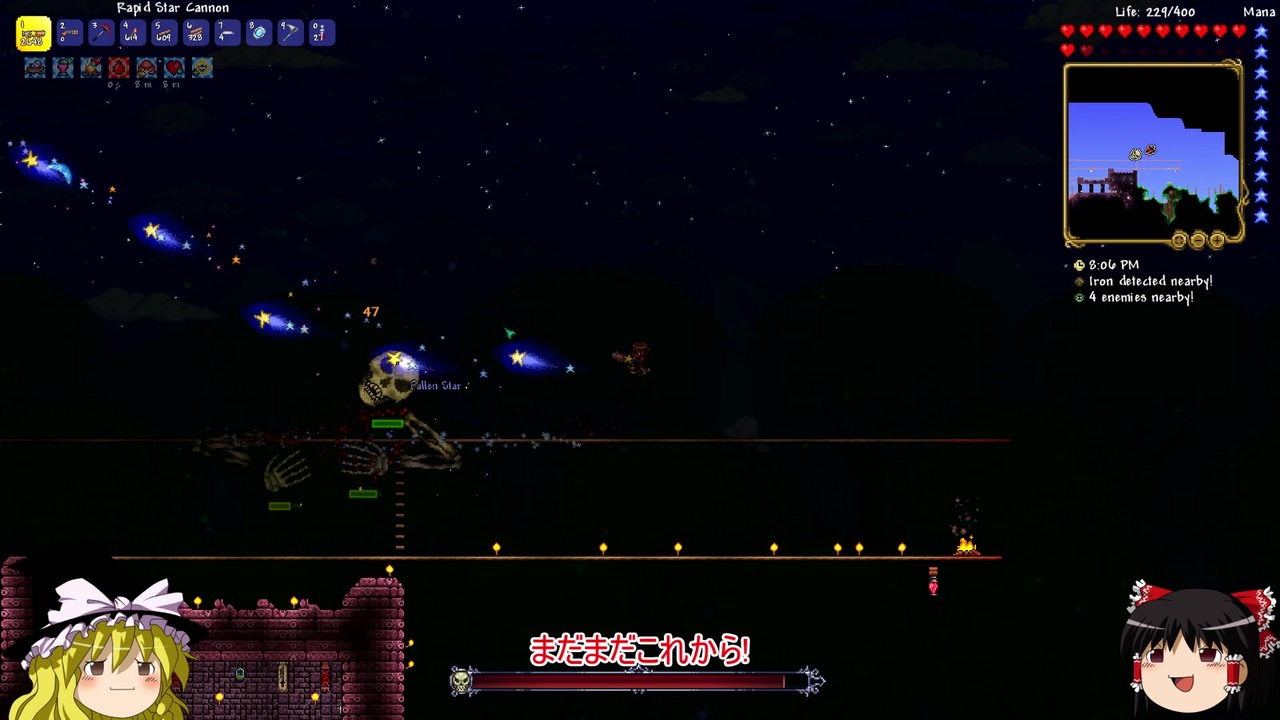Viewport: 1280px width, 720px height.
Task: Select the hammer in hotbar slot 9
Action: 289,33
